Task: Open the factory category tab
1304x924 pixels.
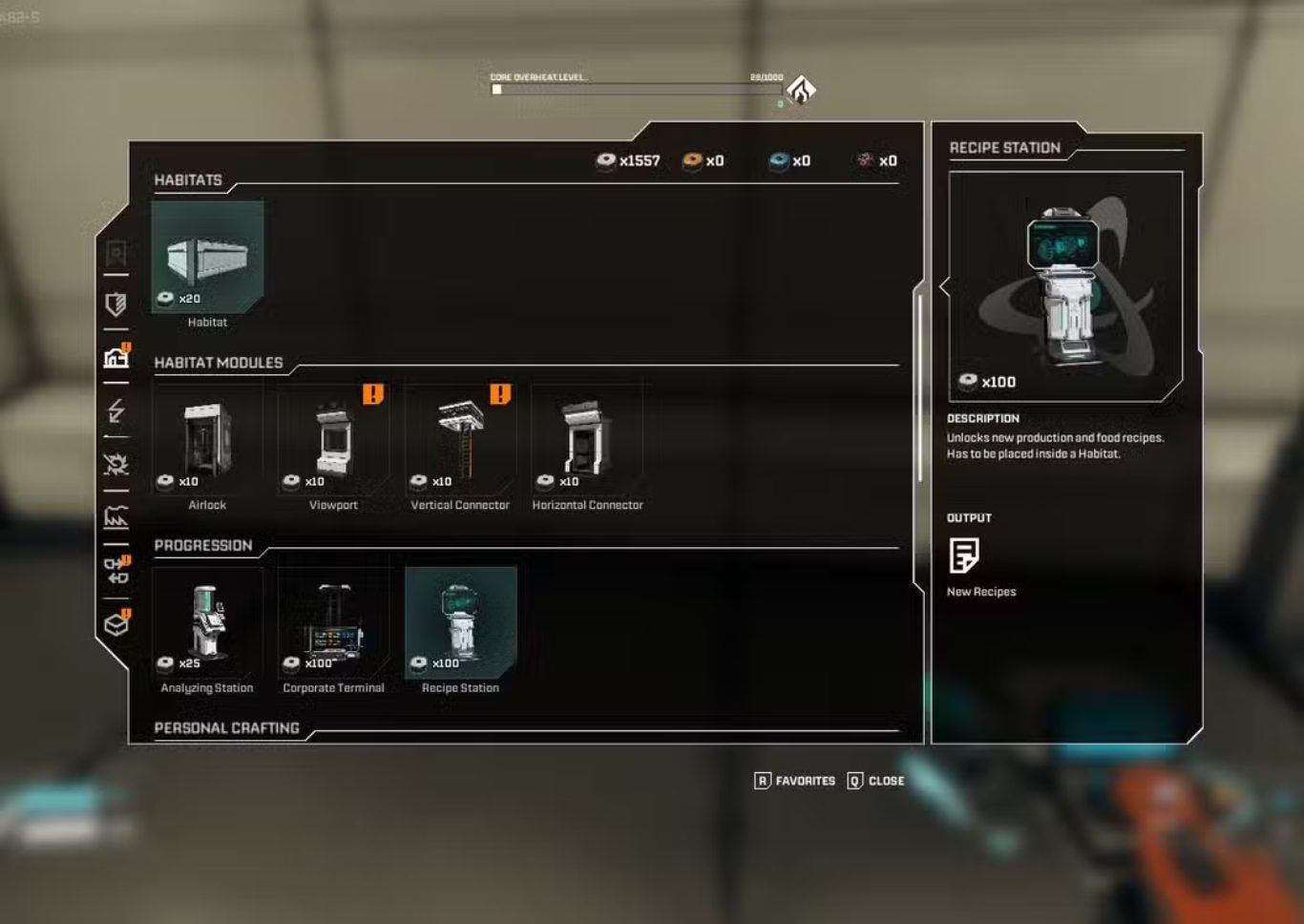Action: tap(116, 518)
